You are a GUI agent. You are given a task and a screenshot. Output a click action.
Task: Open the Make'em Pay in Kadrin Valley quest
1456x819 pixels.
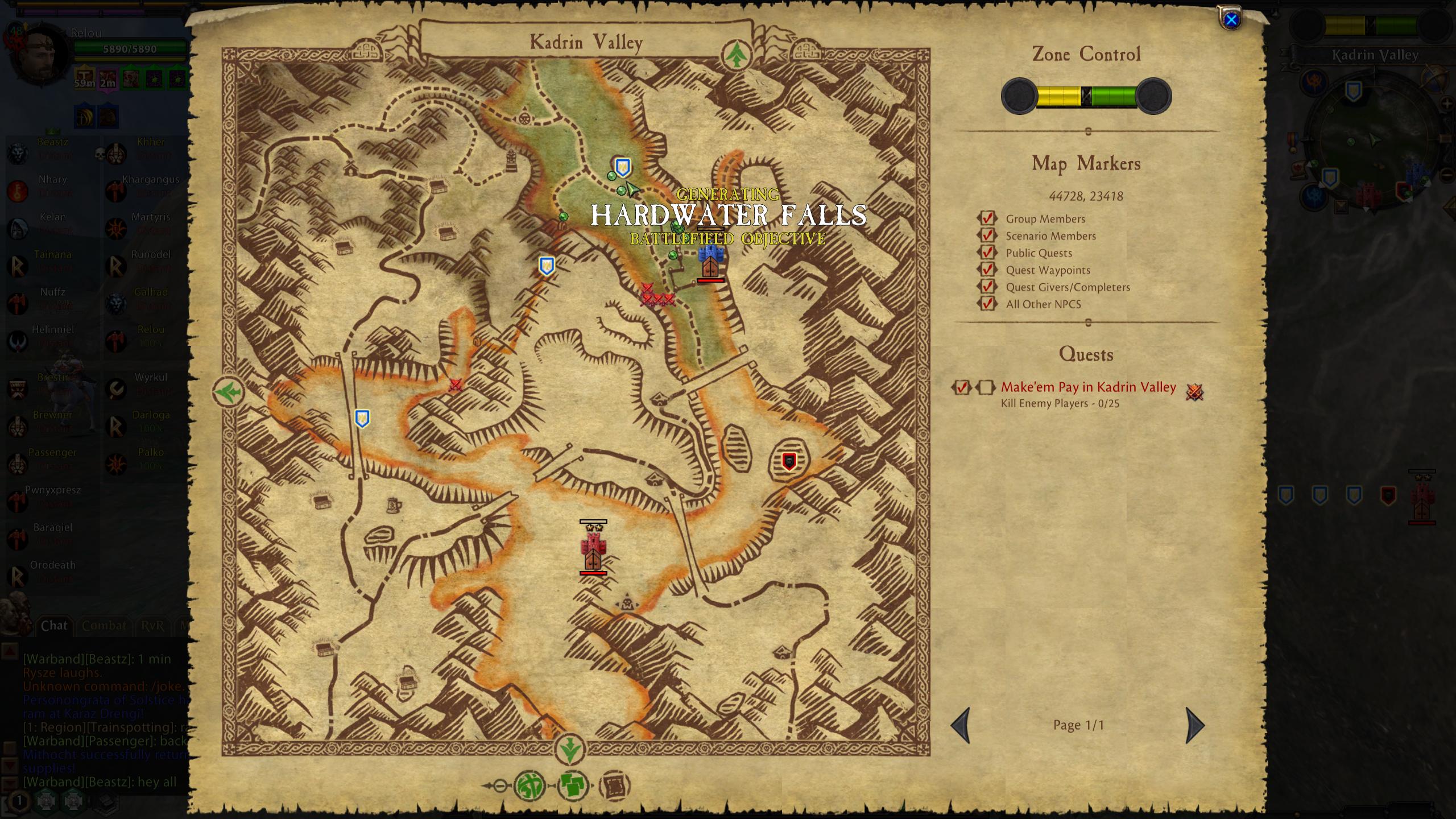[x=1088, y=387]
